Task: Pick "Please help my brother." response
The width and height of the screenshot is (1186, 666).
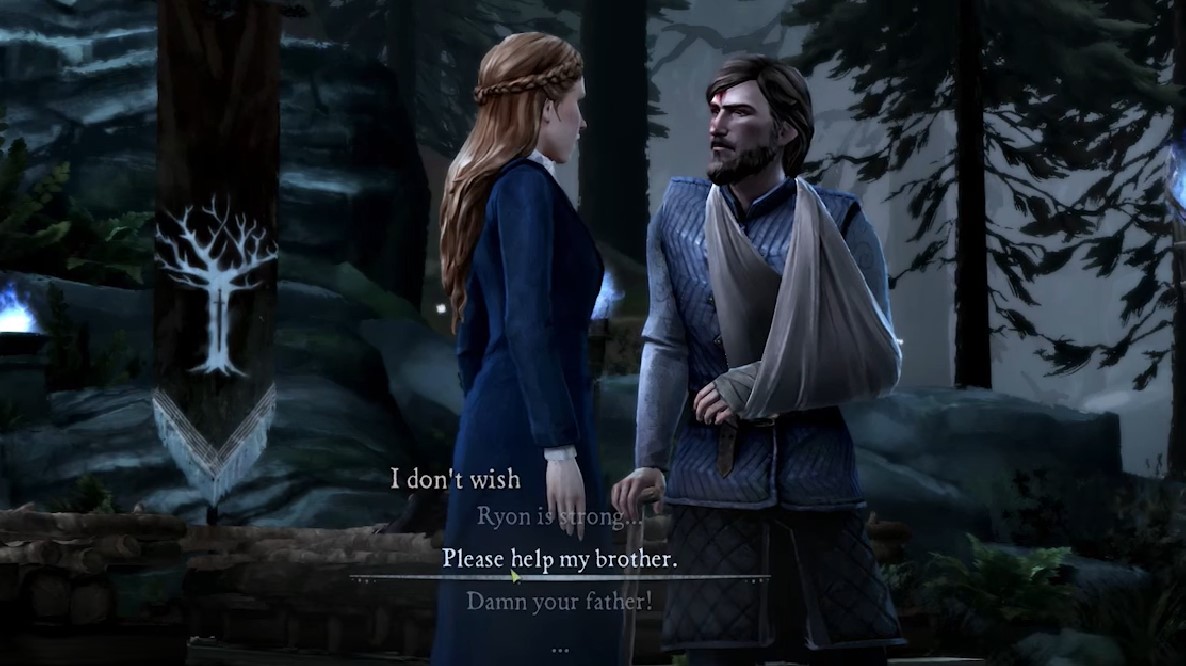Action: click(559, 558)
